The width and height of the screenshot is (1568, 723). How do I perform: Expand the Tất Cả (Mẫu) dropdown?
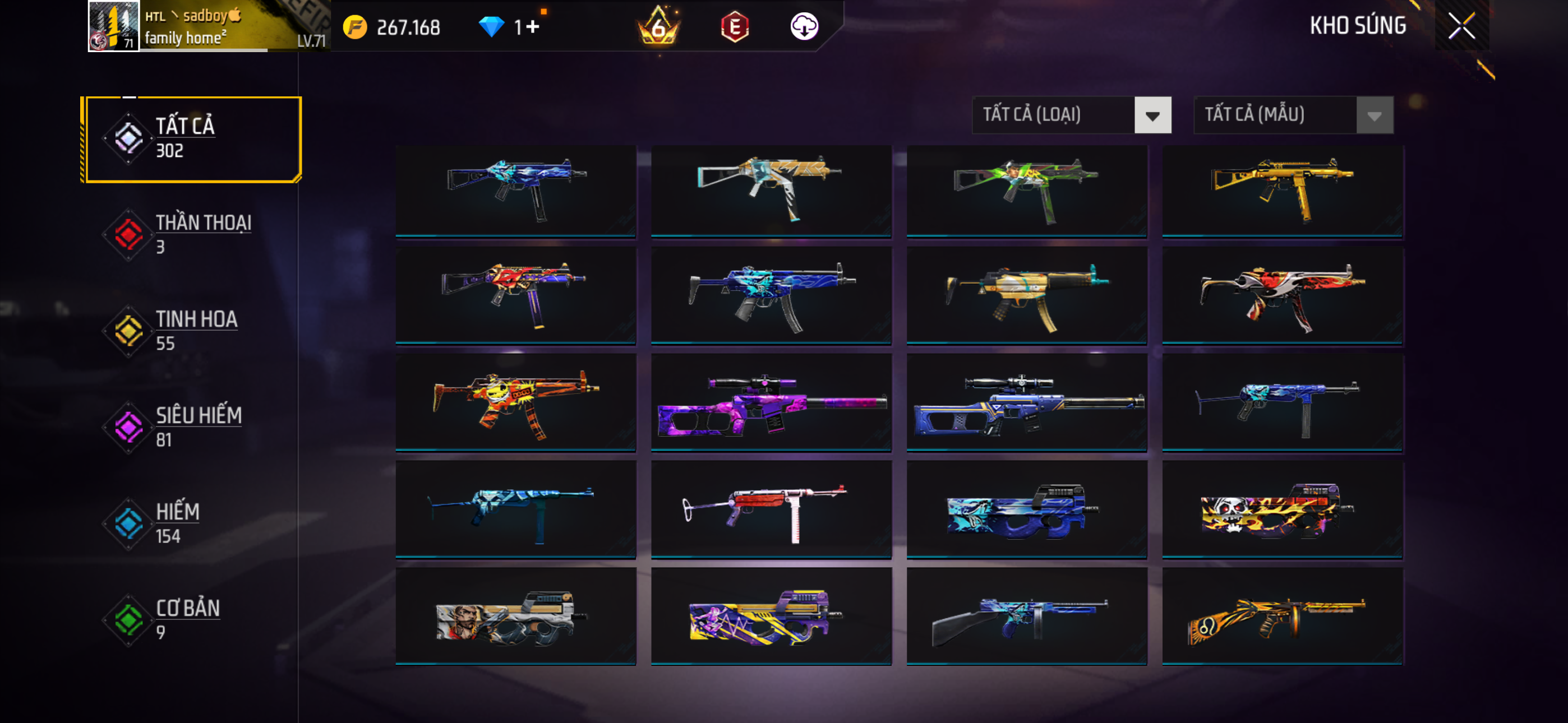1293,115
